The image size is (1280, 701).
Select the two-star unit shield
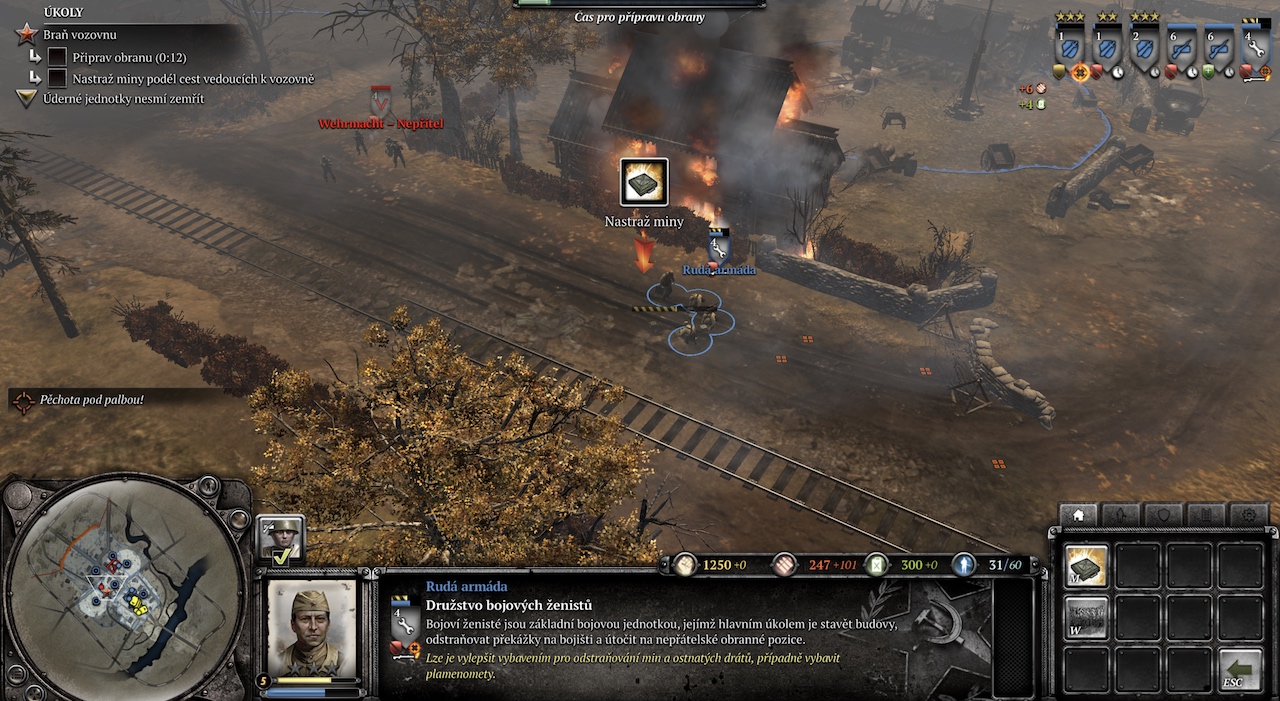click(1107, 47)
